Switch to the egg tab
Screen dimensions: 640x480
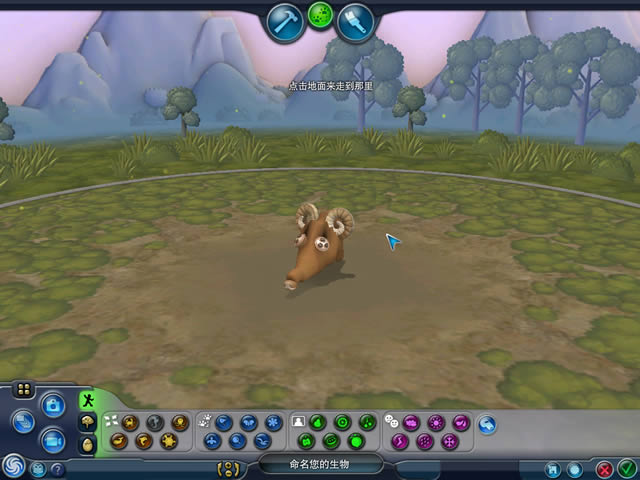tap(88, 444)
